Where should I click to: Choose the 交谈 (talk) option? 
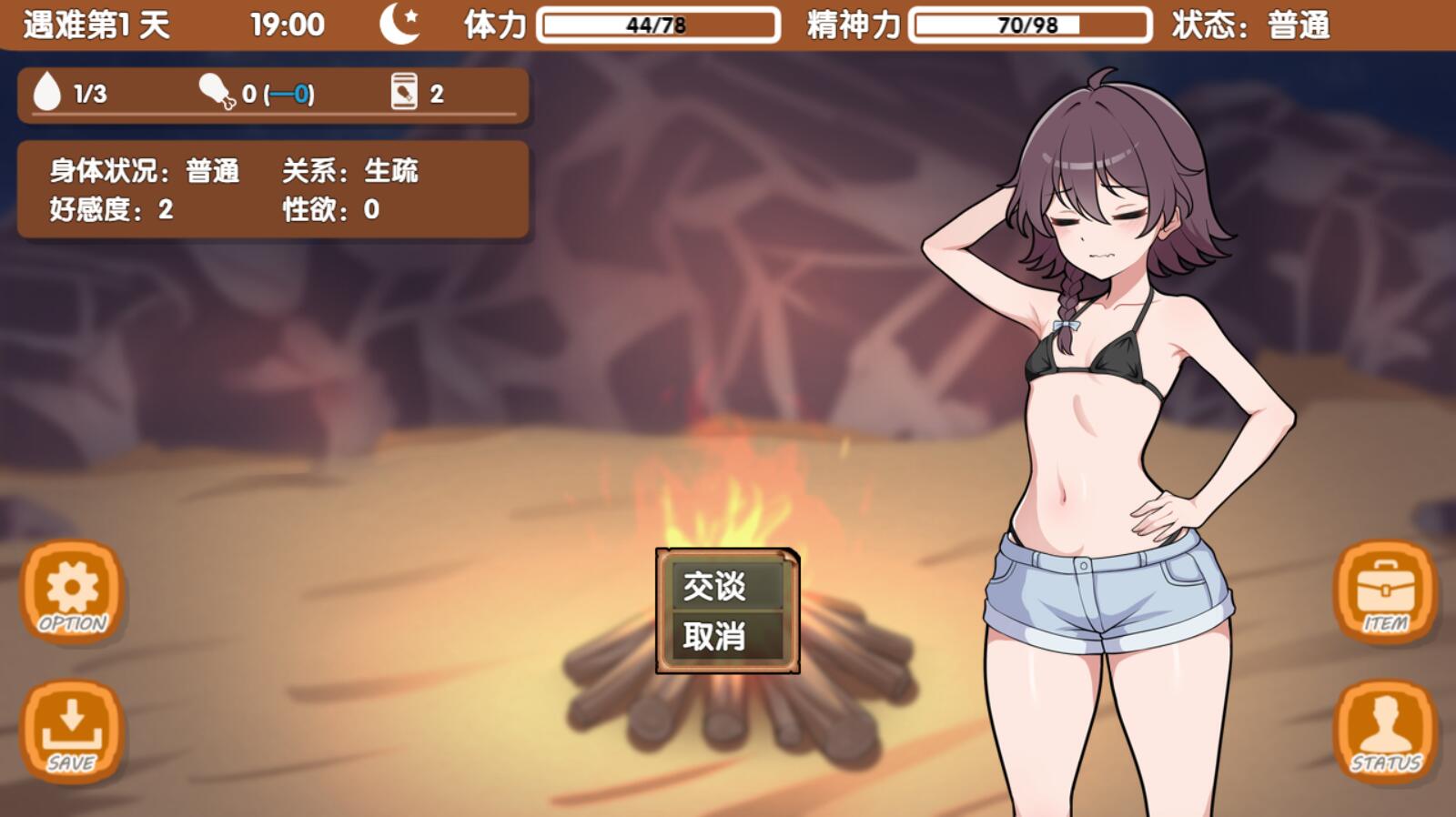pyautogui.click(x=726, y=586)
